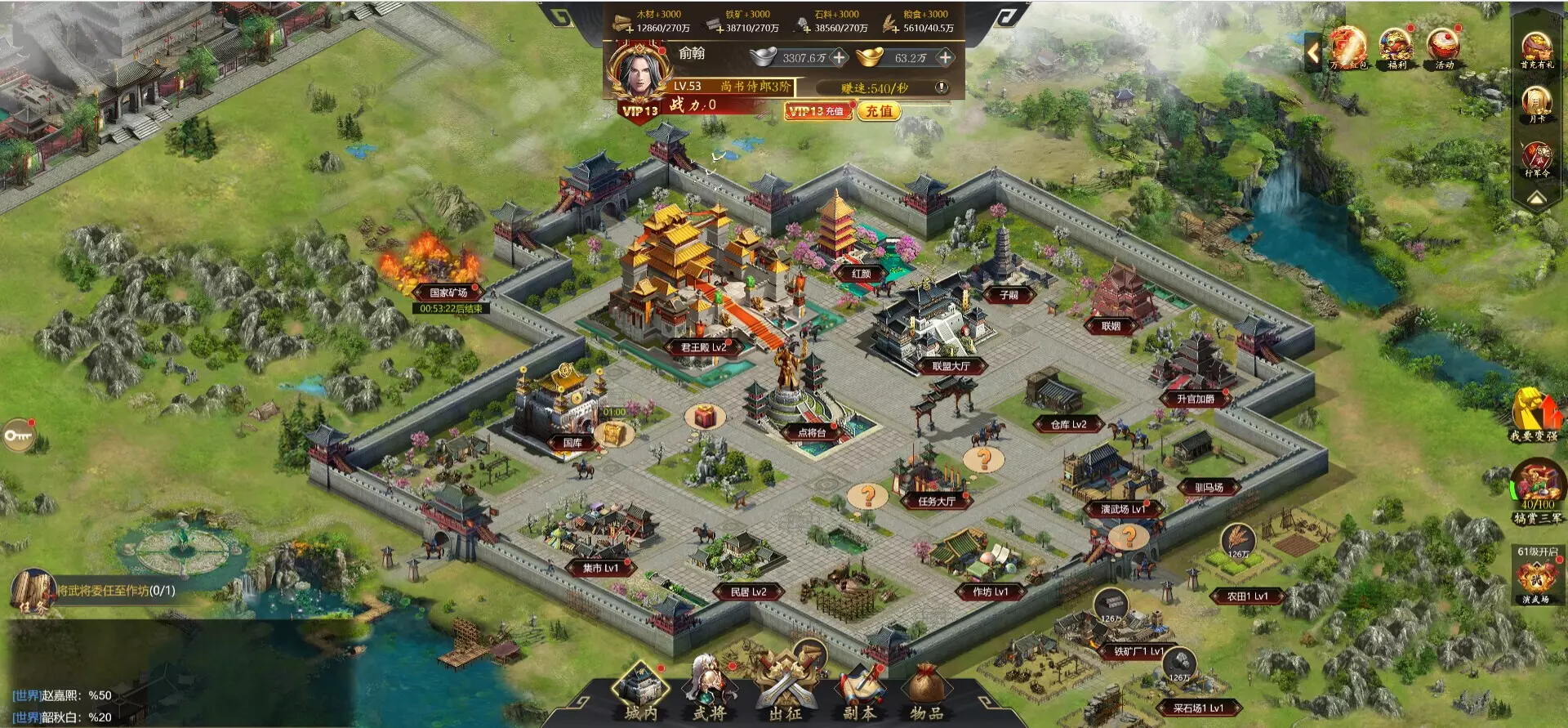1568x728 pixels.
Task: Open the 首充有礼 first recharge gift
Action: (x=1536, y=51)
